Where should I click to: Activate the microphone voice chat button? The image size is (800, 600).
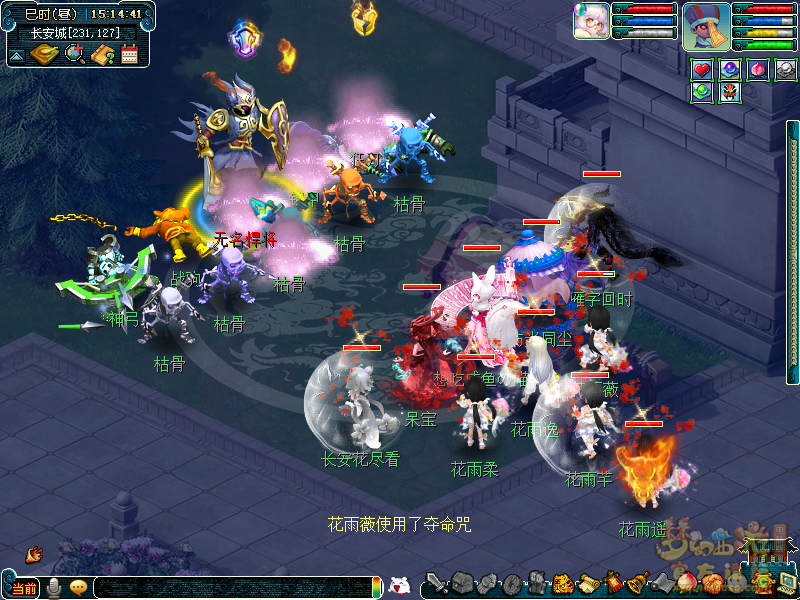[54, 588]
